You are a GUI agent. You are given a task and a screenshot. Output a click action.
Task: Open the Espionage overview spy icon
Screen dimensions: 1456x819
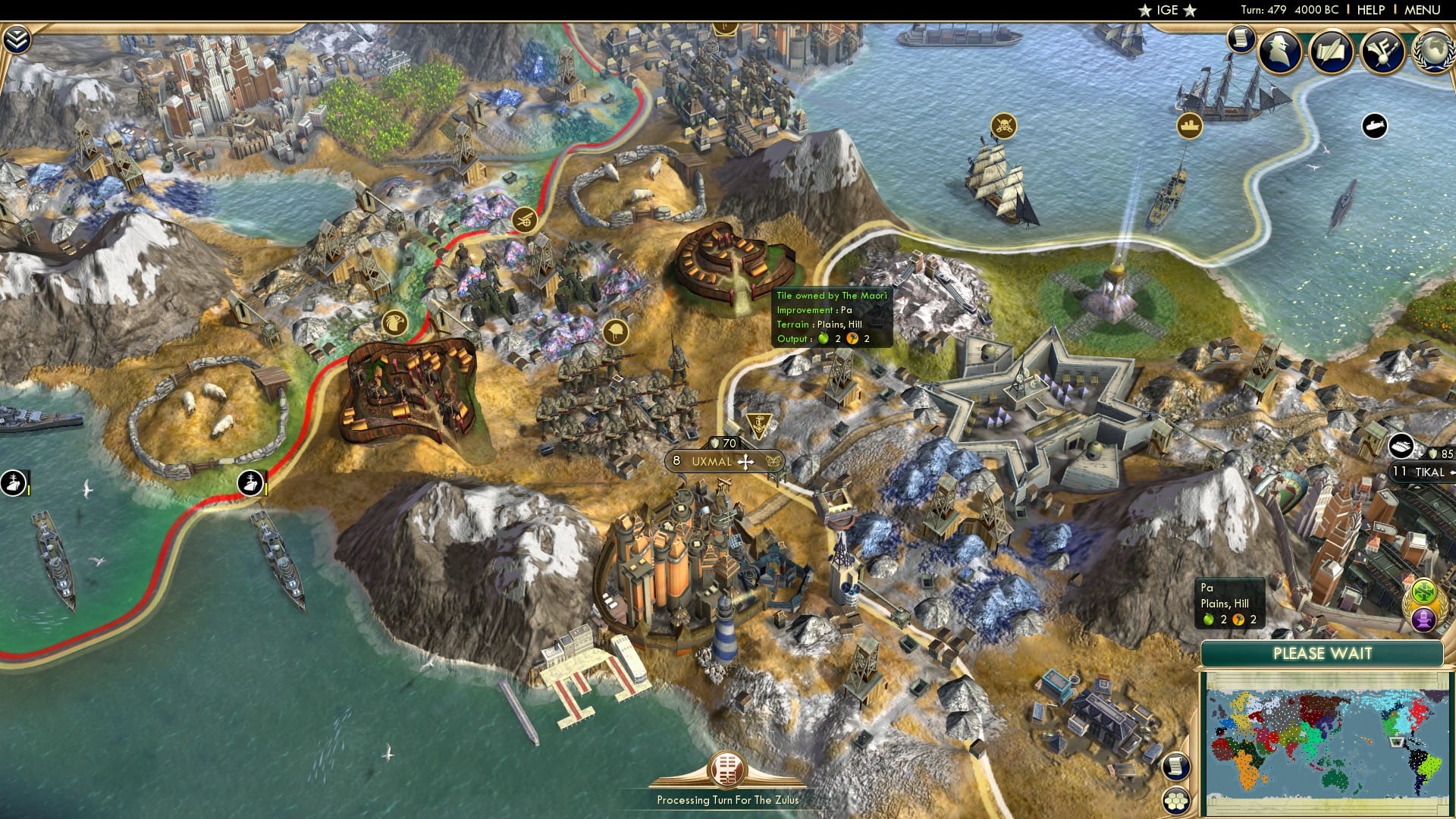click(1279, 50)
